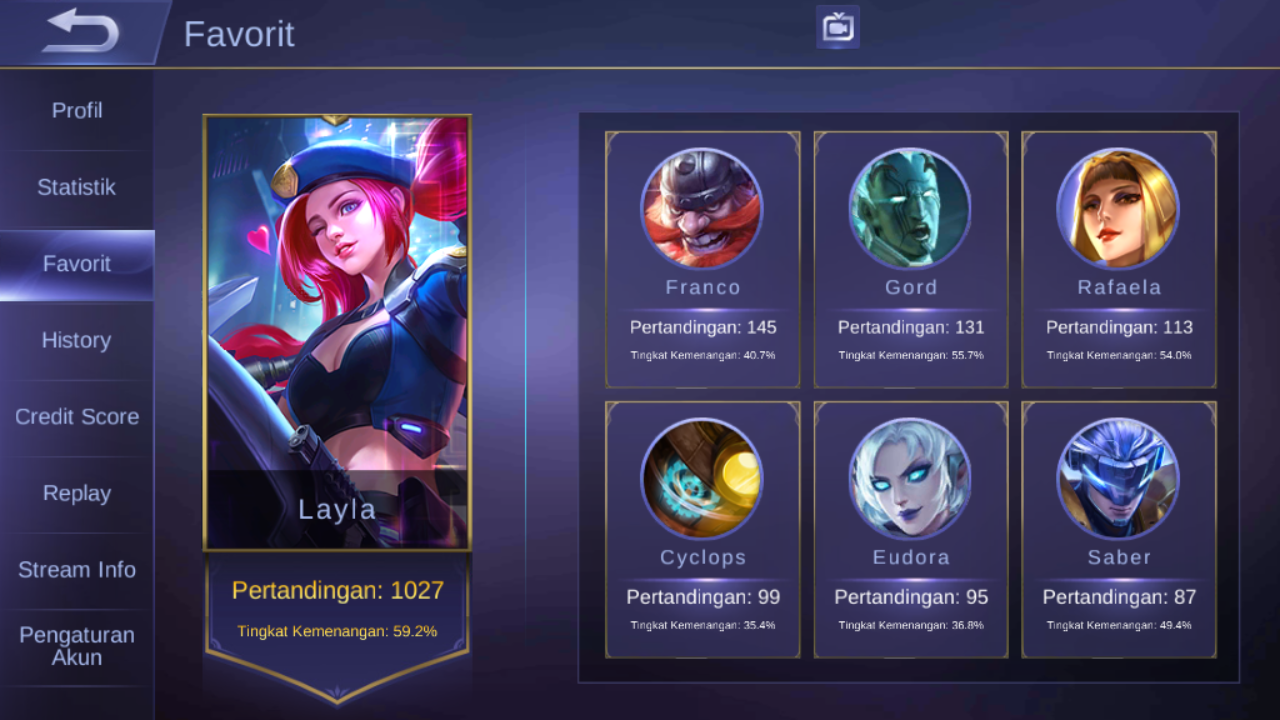Select Rafaela's hero portrait
1280x720 pixels.
[1118, 208]
